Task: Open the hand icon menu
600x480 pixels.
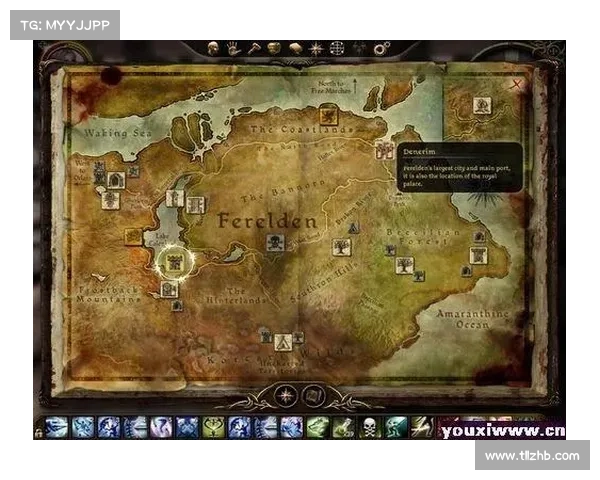Action: (232, 47)
